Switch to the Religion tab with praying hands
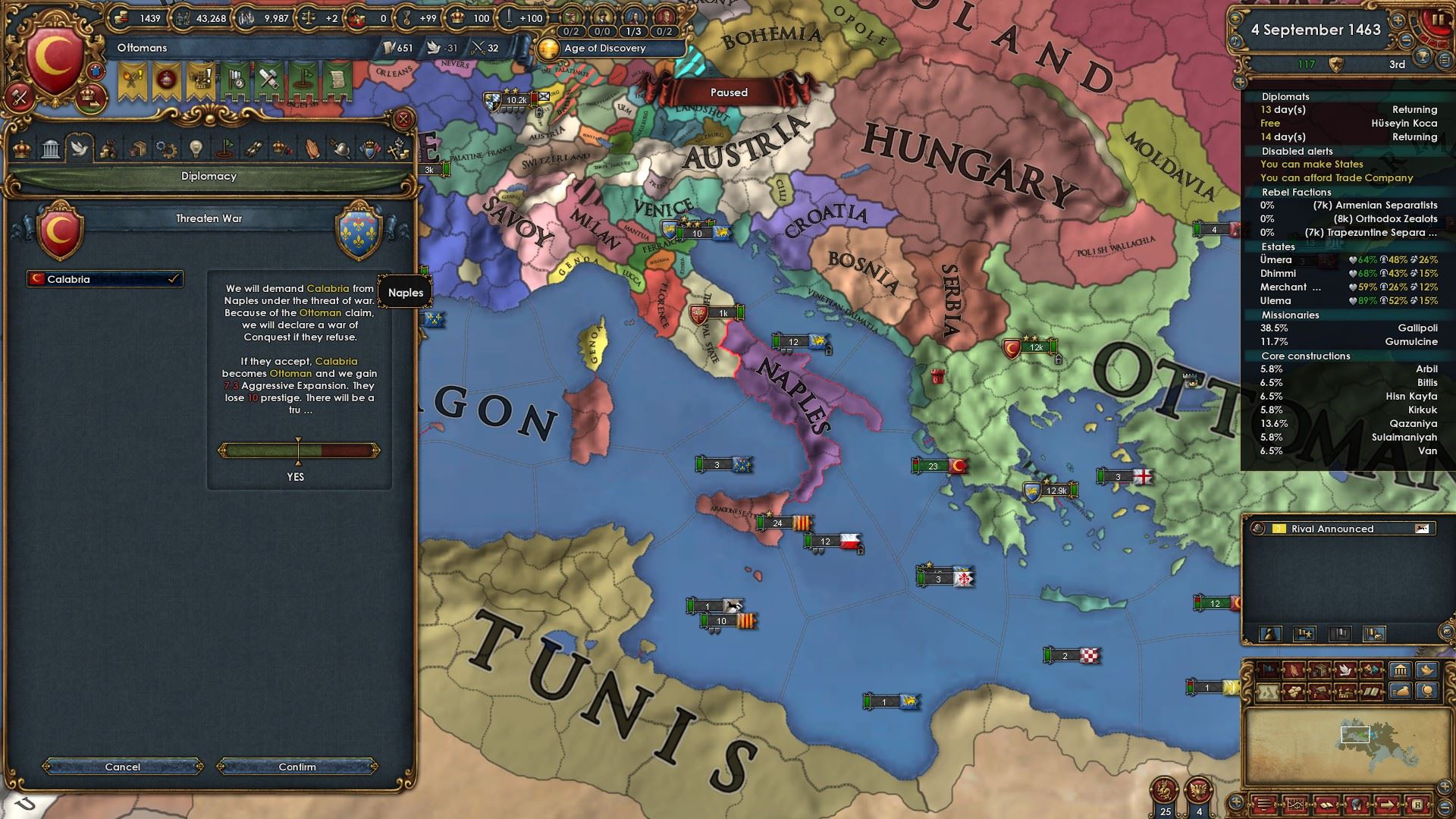This screenshot has width=1456, height=819. coord(312,148)
